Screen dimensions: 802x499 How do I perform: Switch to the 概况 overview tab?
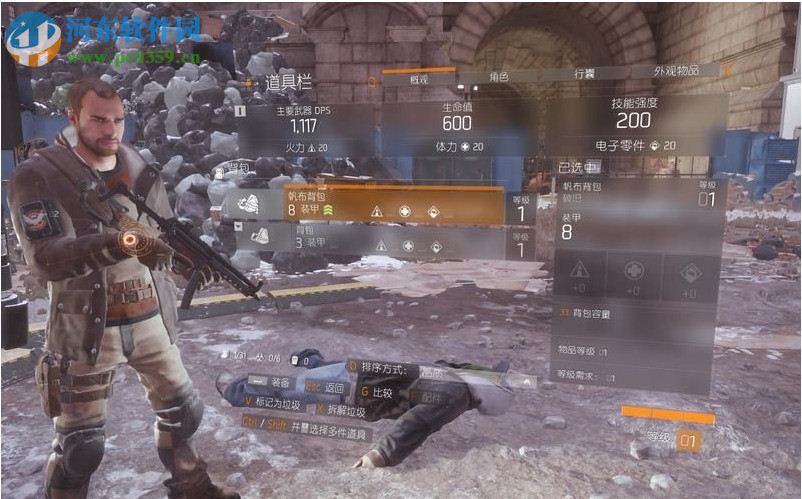point(418,78)
